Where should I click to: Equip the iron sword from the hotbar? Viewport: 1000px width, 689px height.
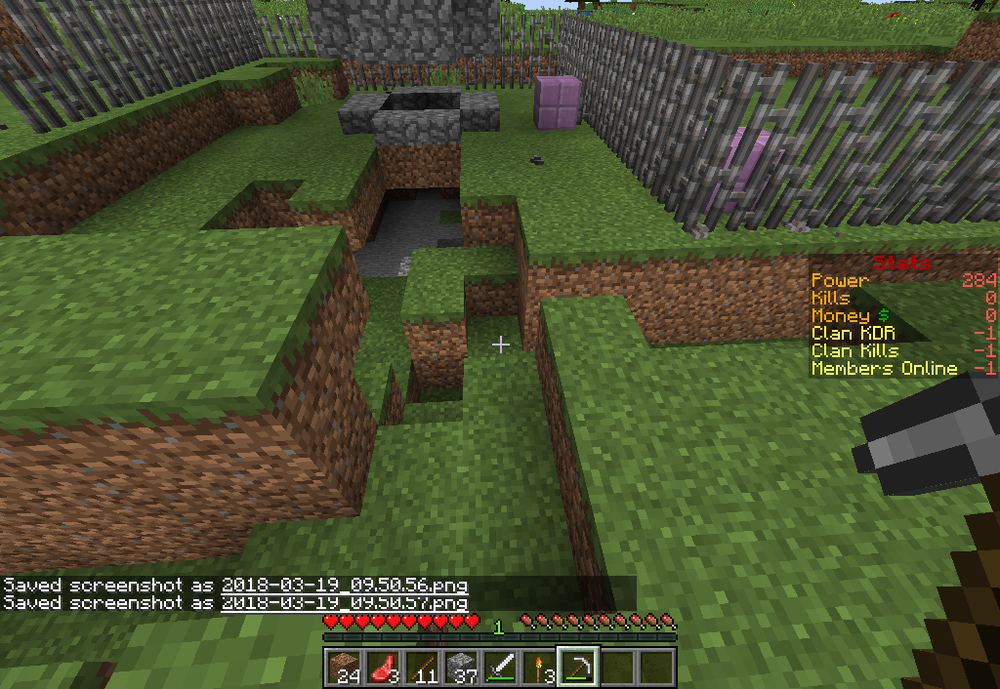click(x=499, y=666)
